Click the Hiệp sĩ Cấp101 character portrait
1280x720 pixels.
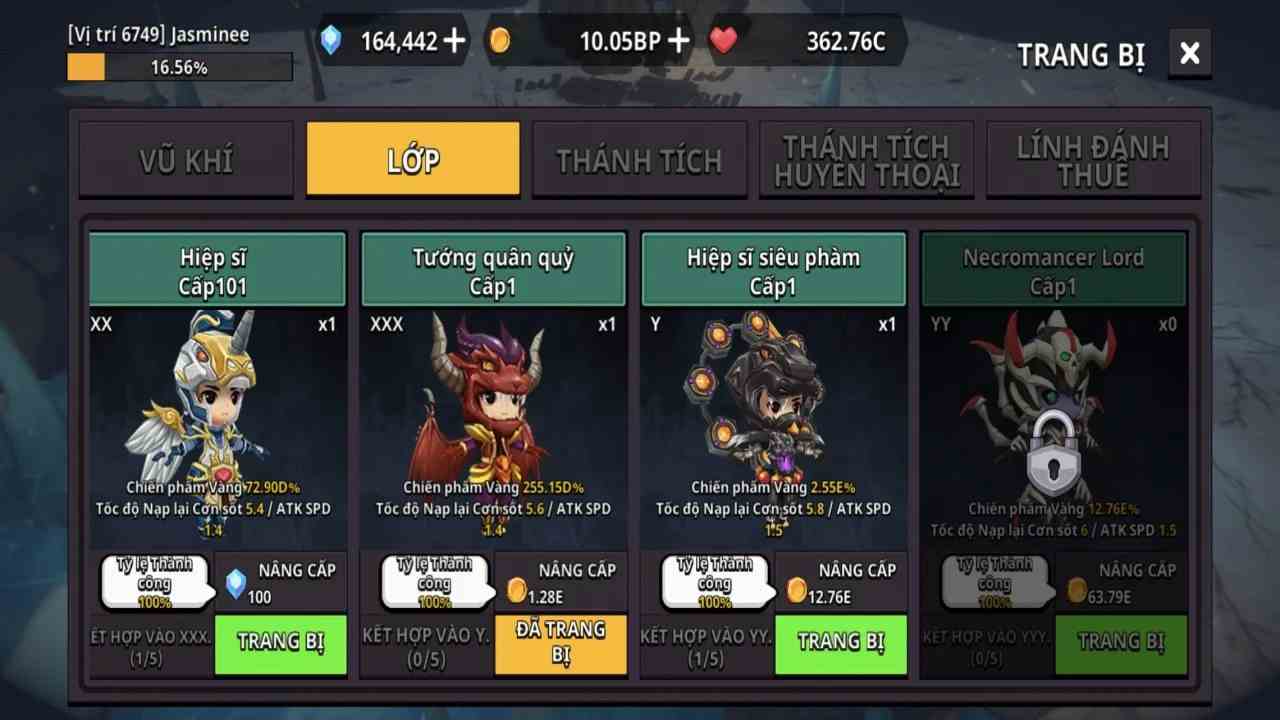(216, 410)
